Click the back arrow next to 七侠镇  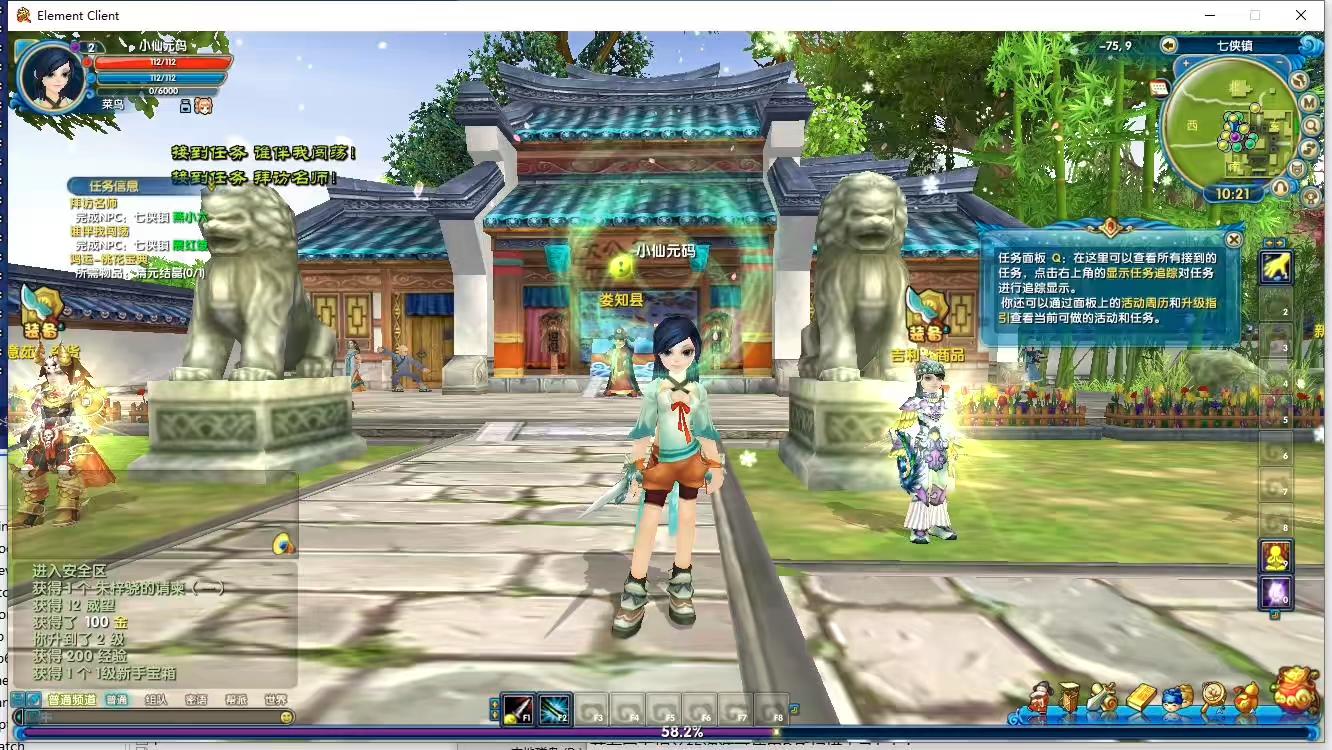1168,45
